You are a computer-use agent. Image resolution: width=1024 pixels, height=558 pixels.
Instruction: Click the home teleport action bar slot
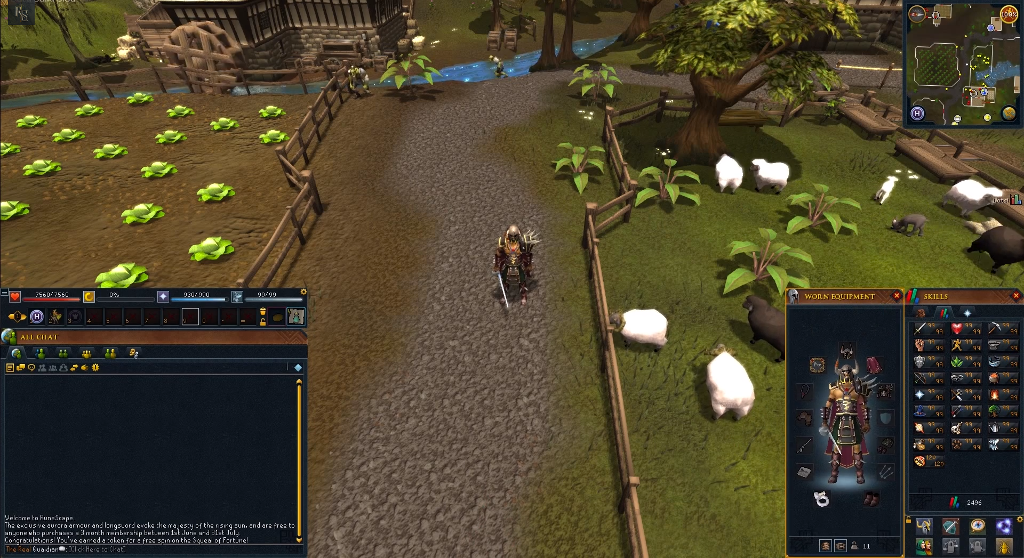click(x=36, y=316)
